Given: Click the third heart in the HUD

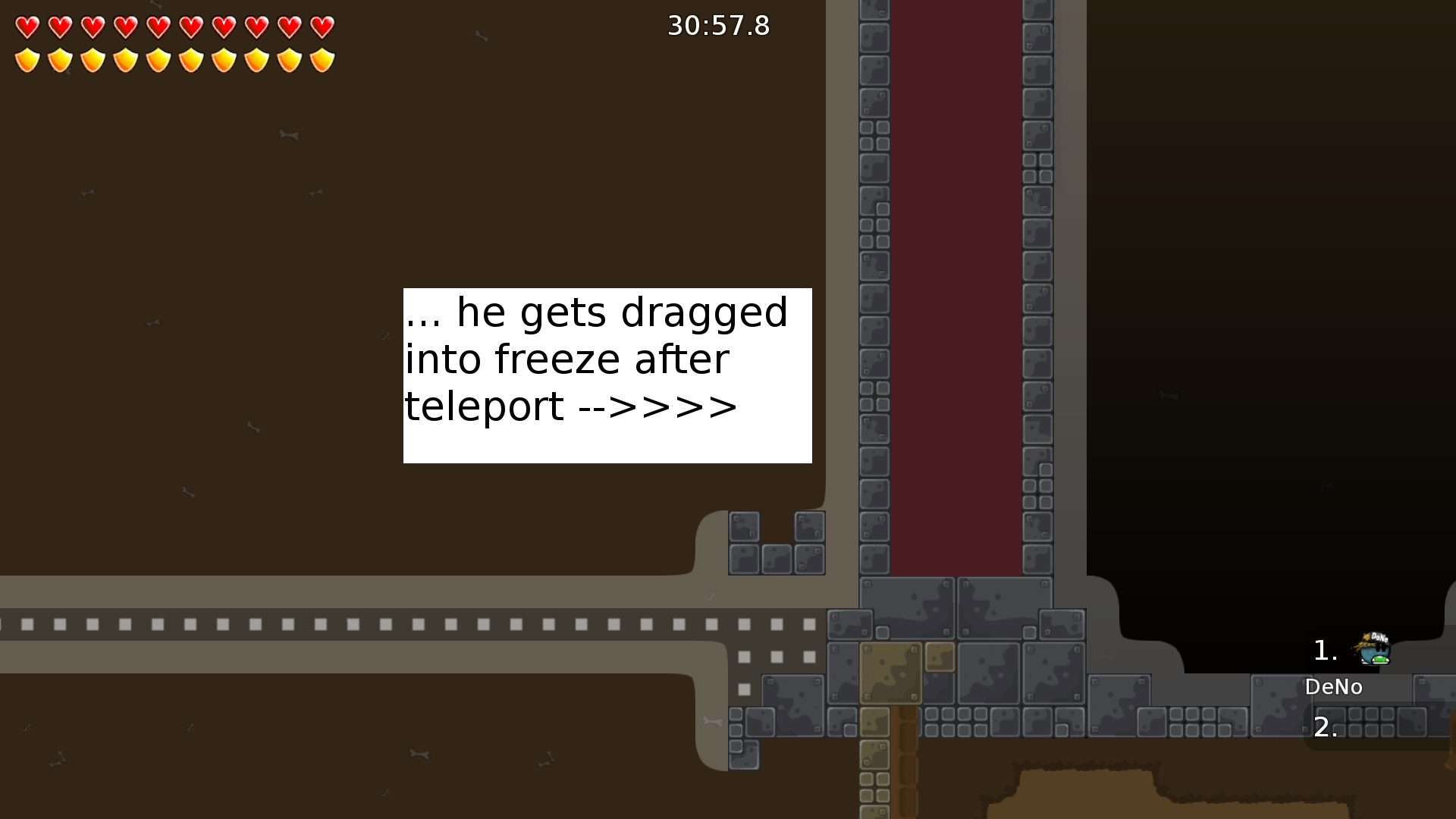Looking at the screenshot, I should (92, 27).
